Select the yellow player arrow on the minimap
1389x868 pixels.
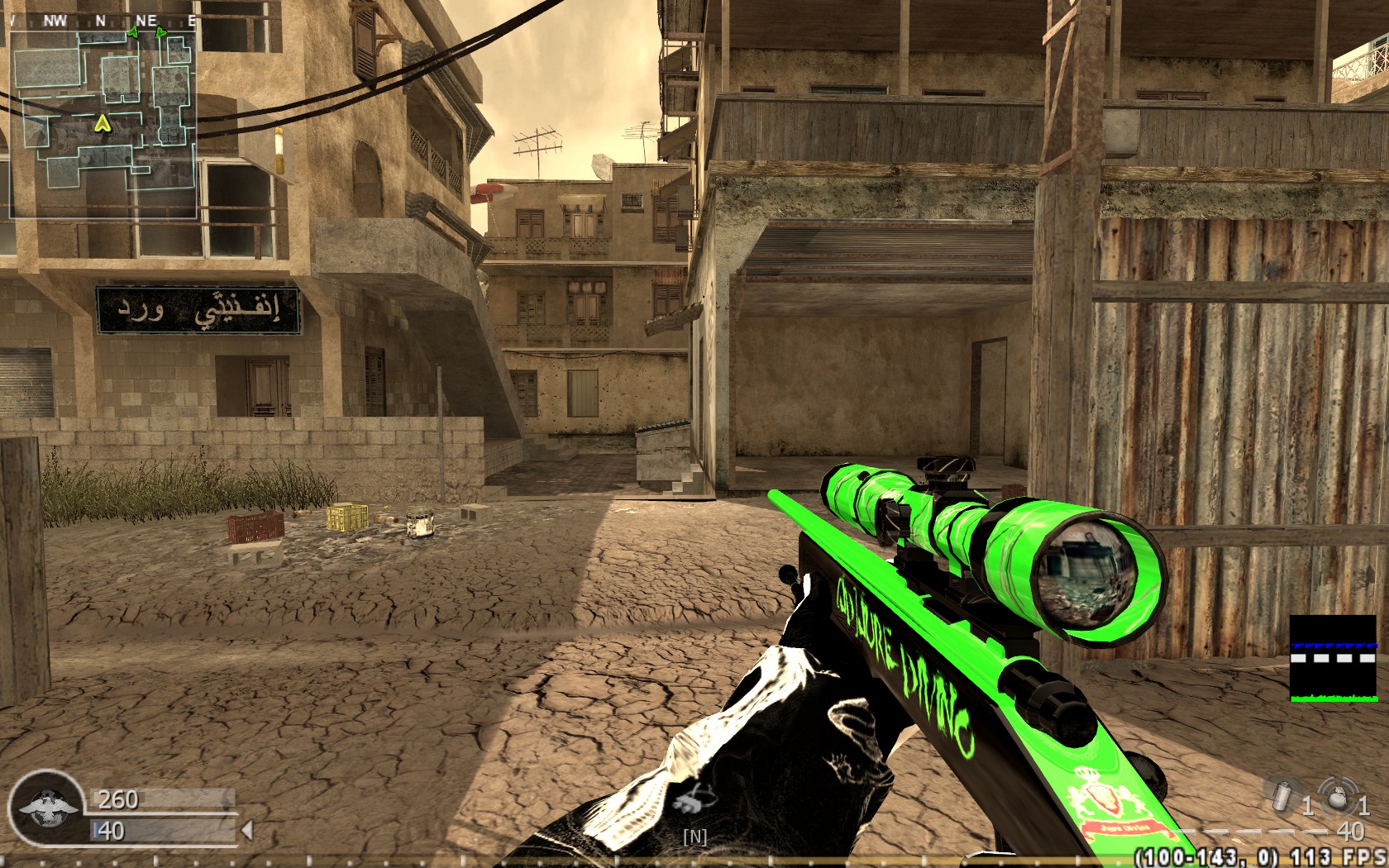pos(102,124)
